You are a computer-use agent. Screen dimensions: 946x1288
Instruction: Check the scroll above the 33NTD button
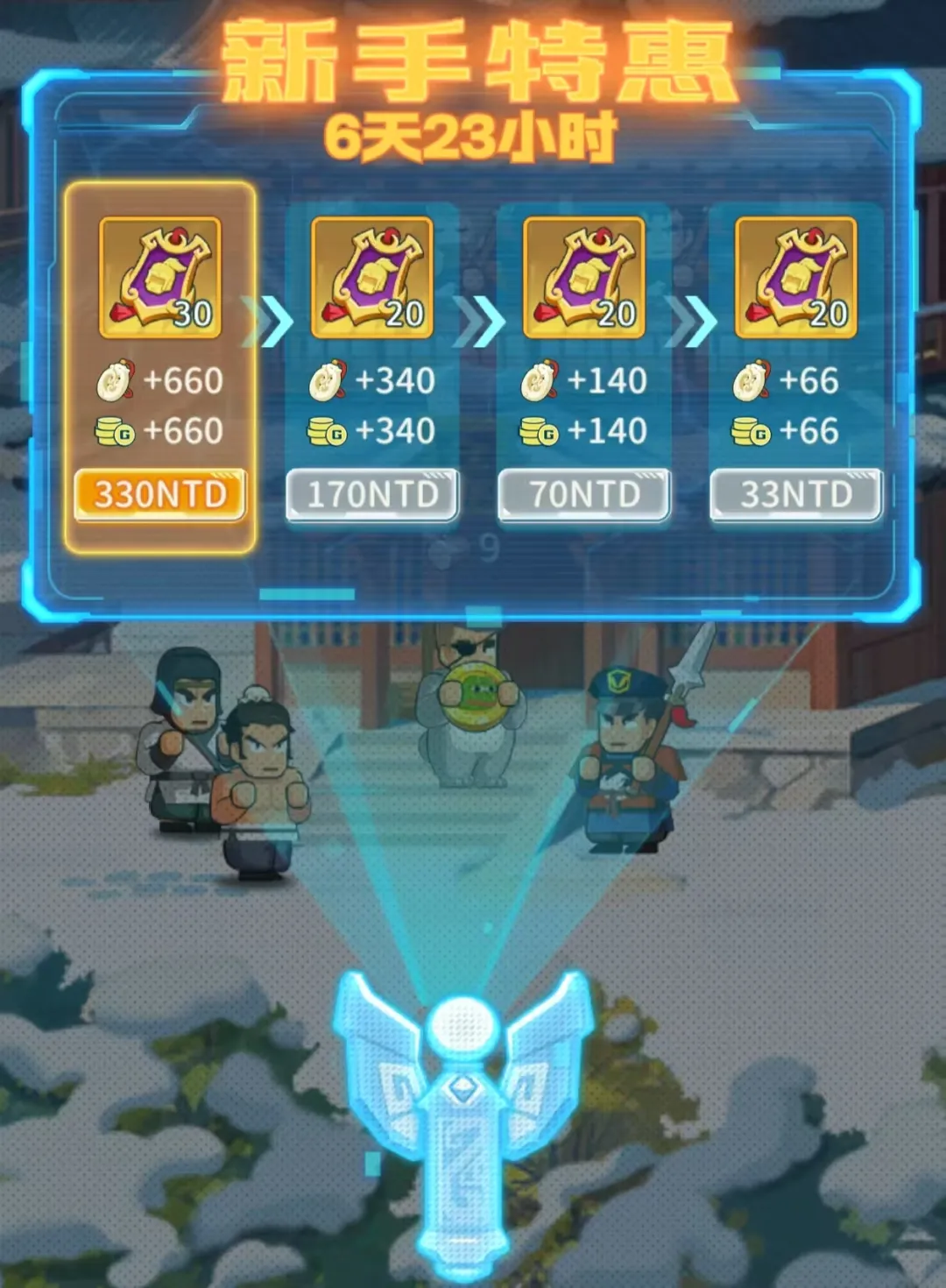pyautogui.click(x=796, y=278)
